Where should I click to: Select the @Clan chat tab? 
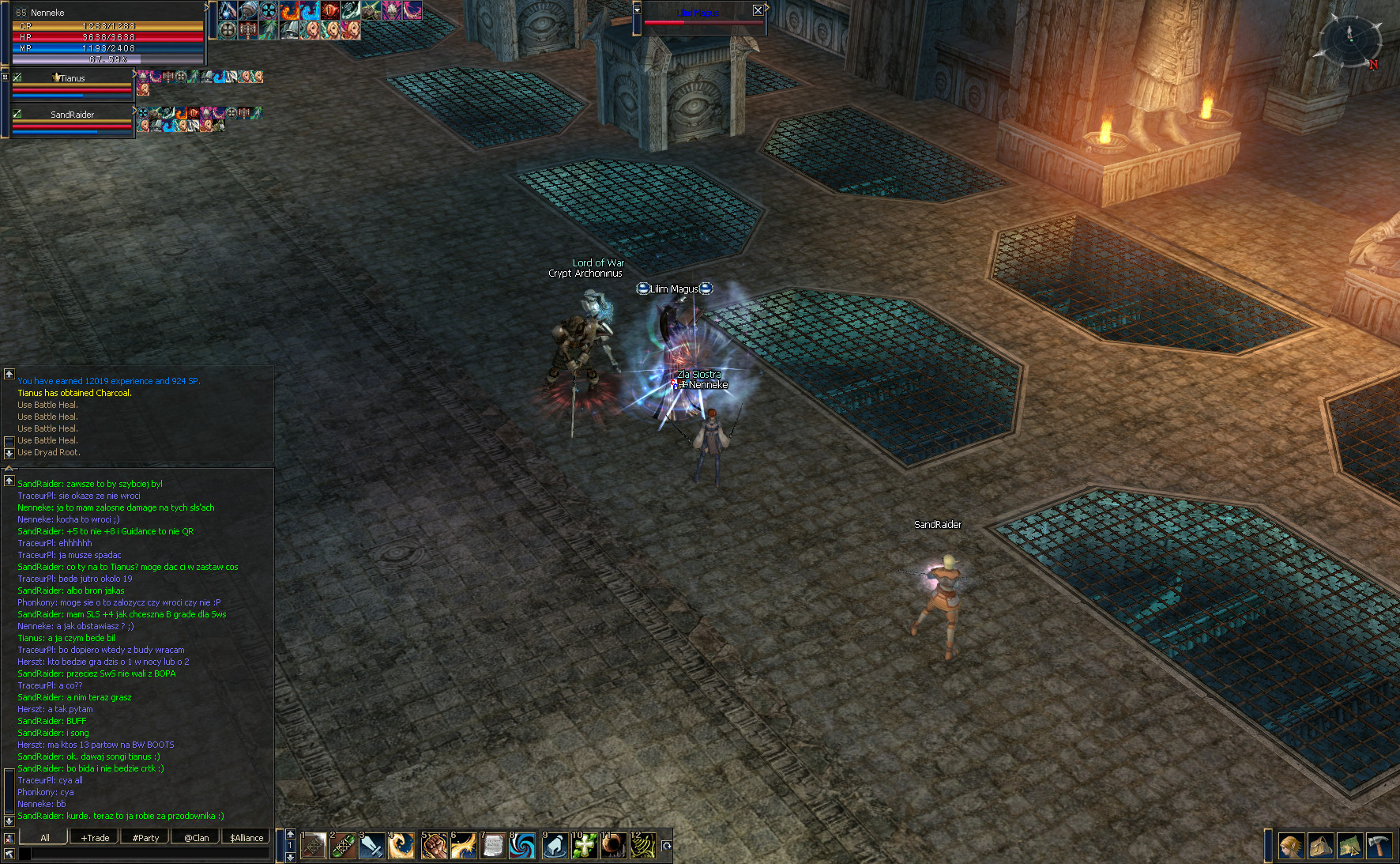[196, 837]
